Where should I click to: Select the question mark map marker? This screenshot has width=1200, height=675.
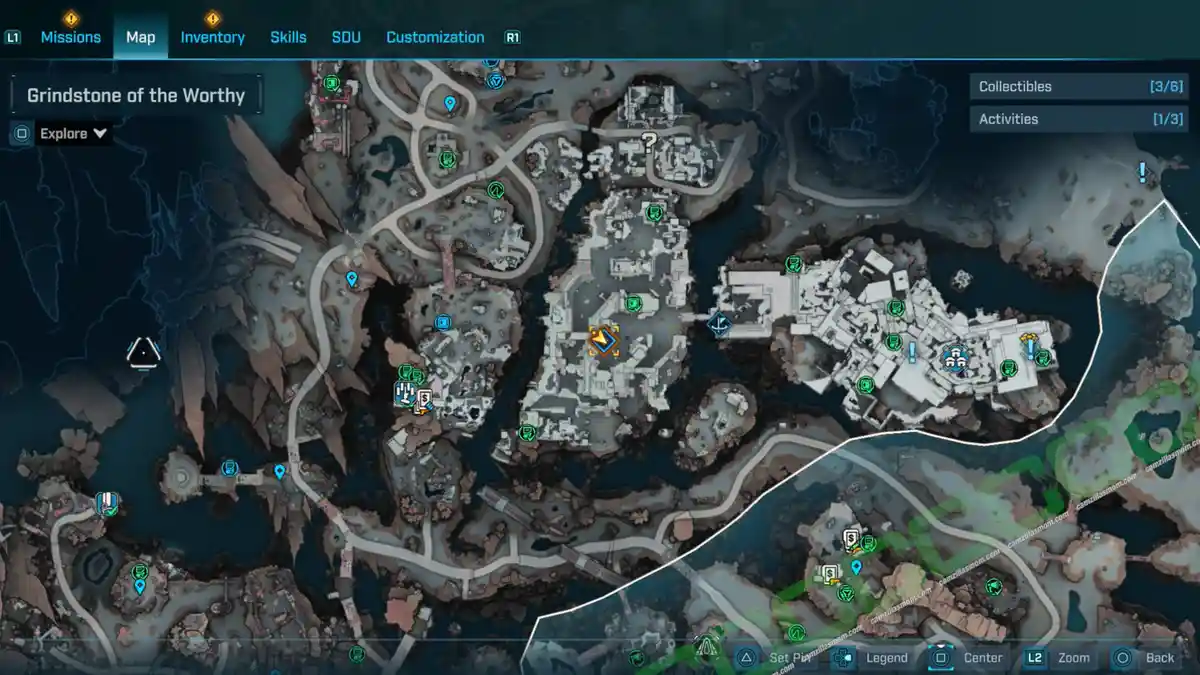pos(648,142)
